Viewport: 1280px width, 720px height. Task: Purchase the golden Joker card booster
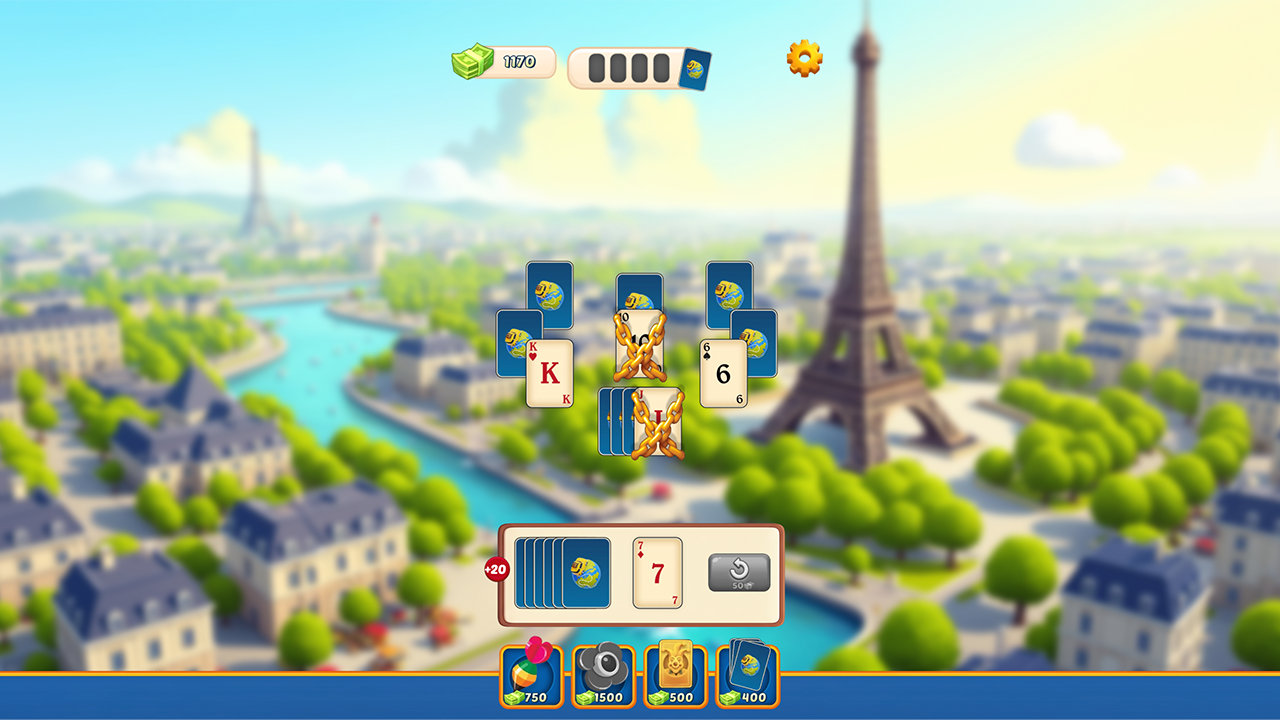click(x=675, y=676)
